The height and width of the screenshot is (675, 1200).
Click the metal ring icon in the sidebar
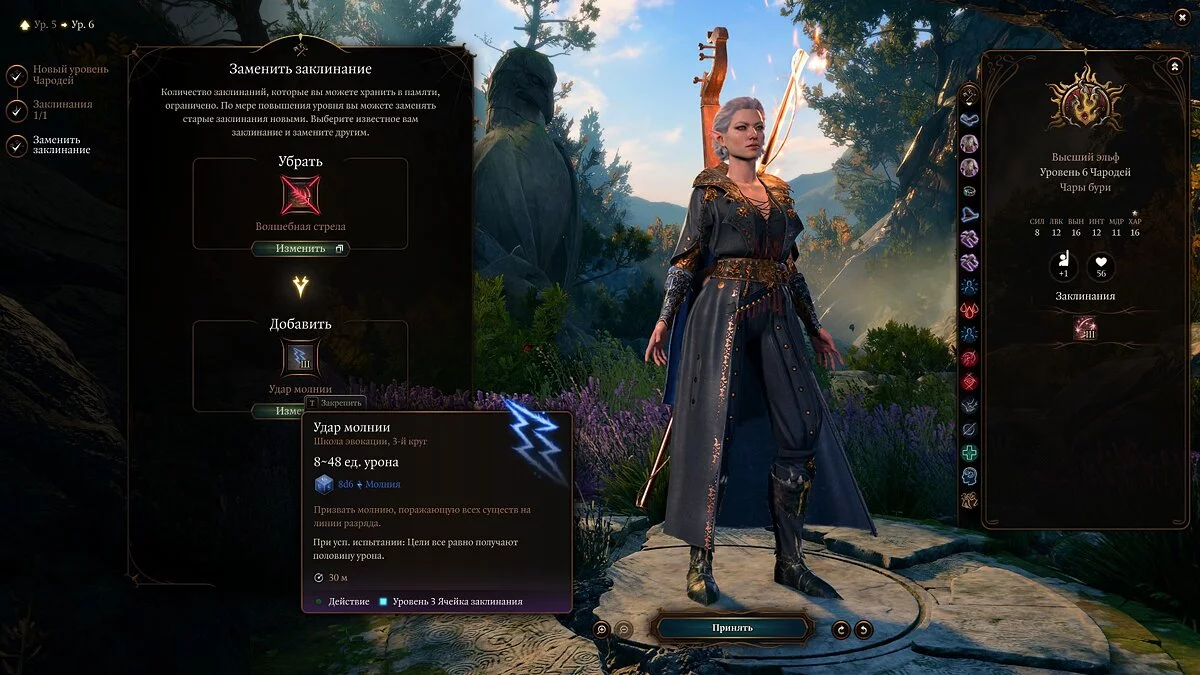tap(969, 191)
